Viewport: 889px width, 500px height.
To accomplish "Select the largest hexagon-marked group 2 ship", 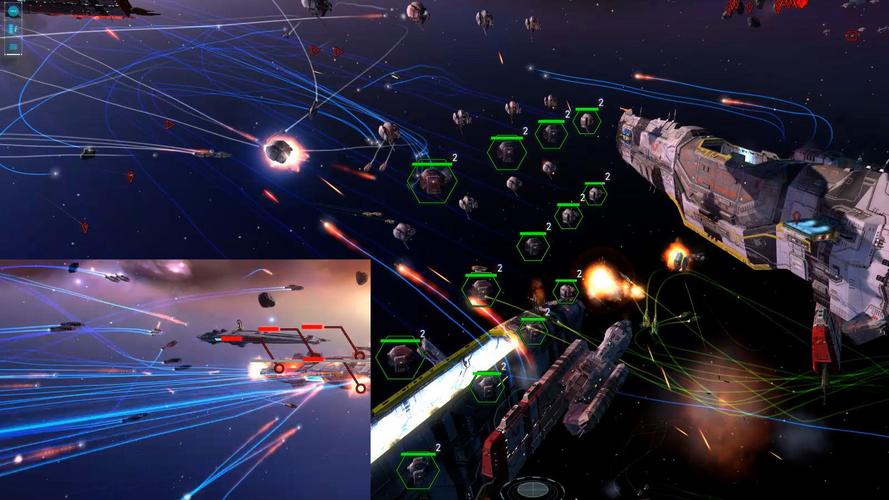I will coord(433,180).
